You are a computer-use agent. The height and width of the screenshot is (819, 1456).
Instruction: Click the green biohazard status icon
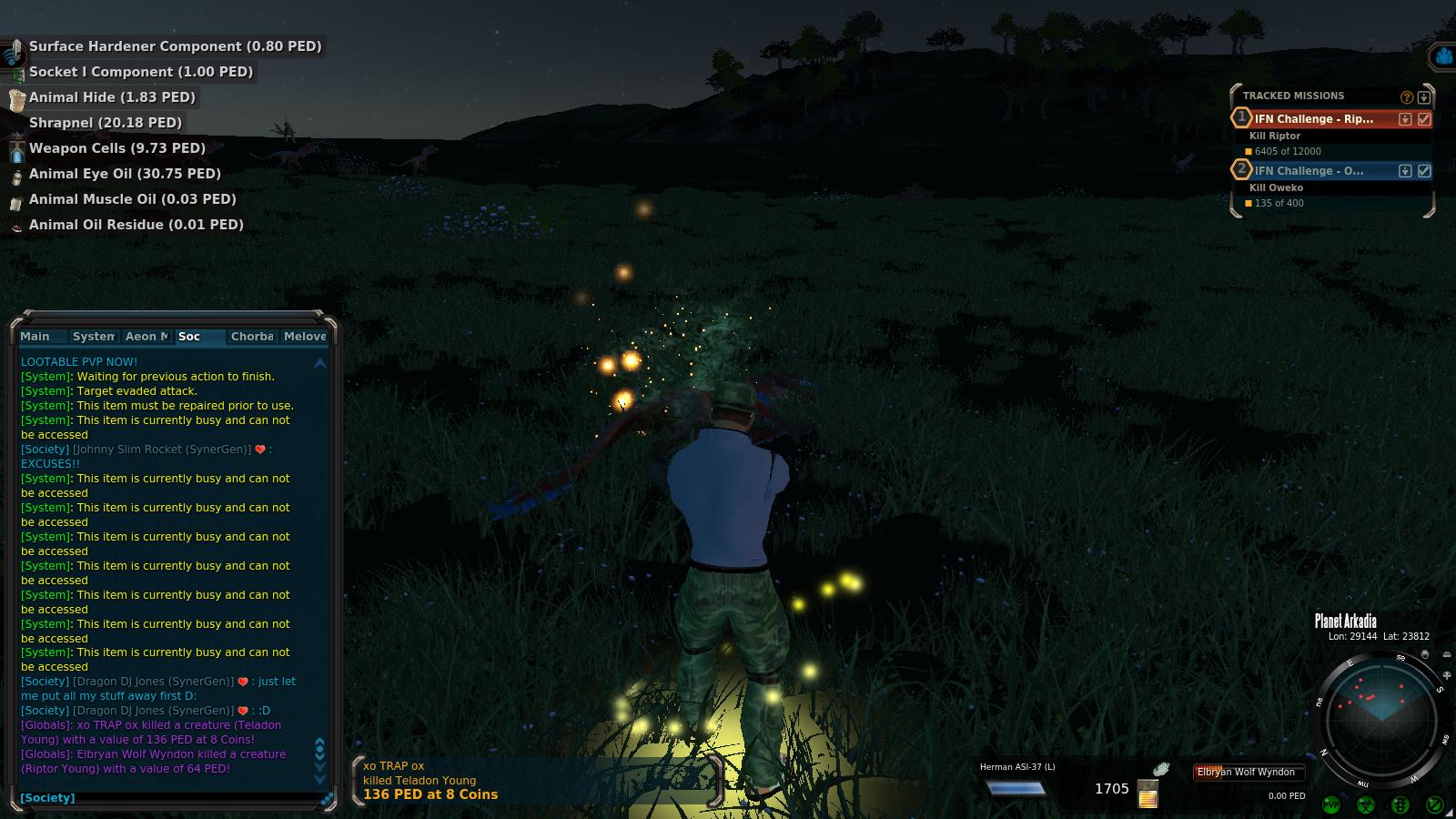(1365, 804)
